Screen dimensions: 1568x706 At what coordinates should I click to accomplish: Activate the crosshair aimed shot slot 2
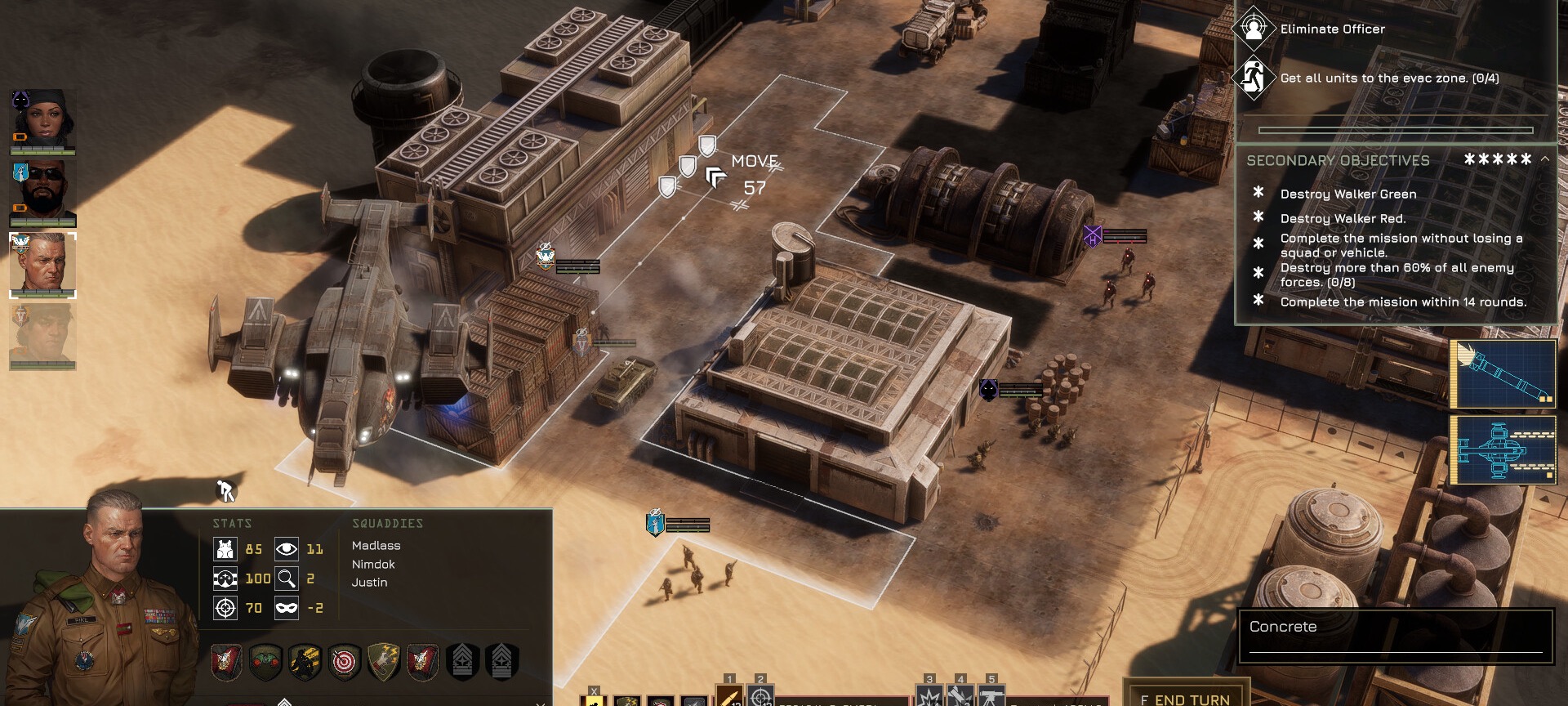click(x=760, y=697)
